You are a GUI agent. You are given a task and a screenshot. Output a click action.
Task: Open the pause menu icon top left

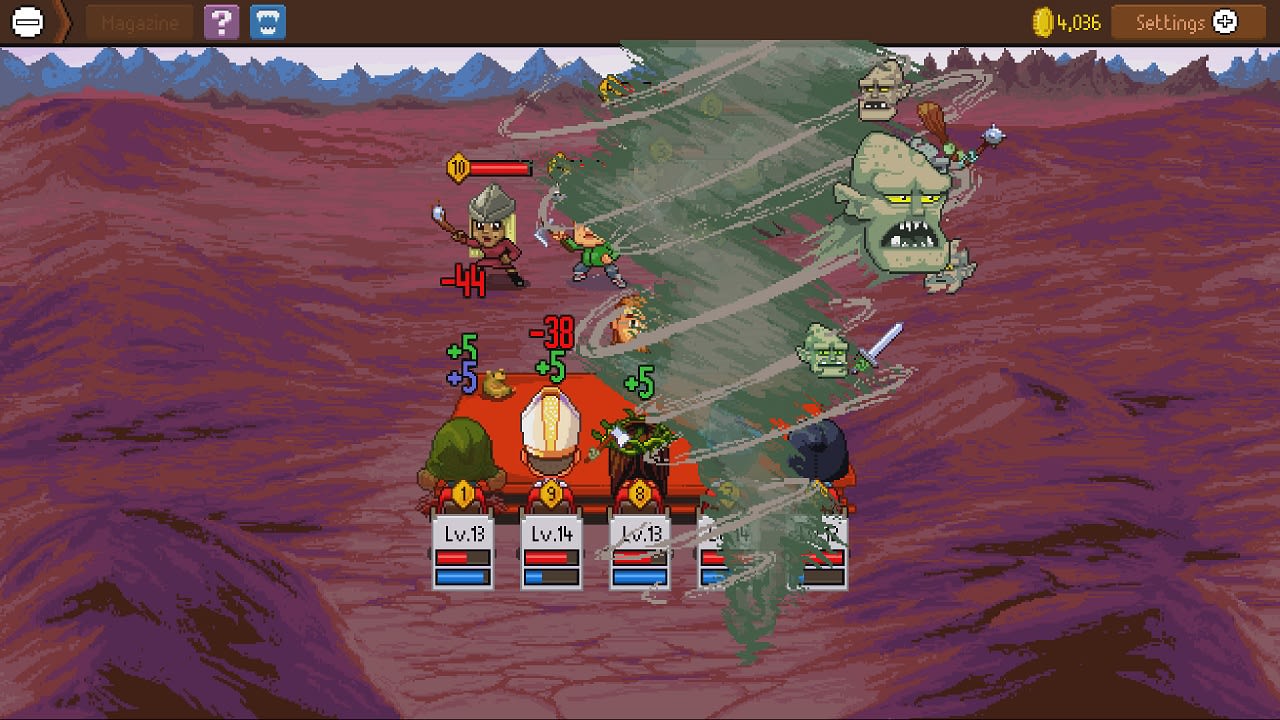click(27, 21)
